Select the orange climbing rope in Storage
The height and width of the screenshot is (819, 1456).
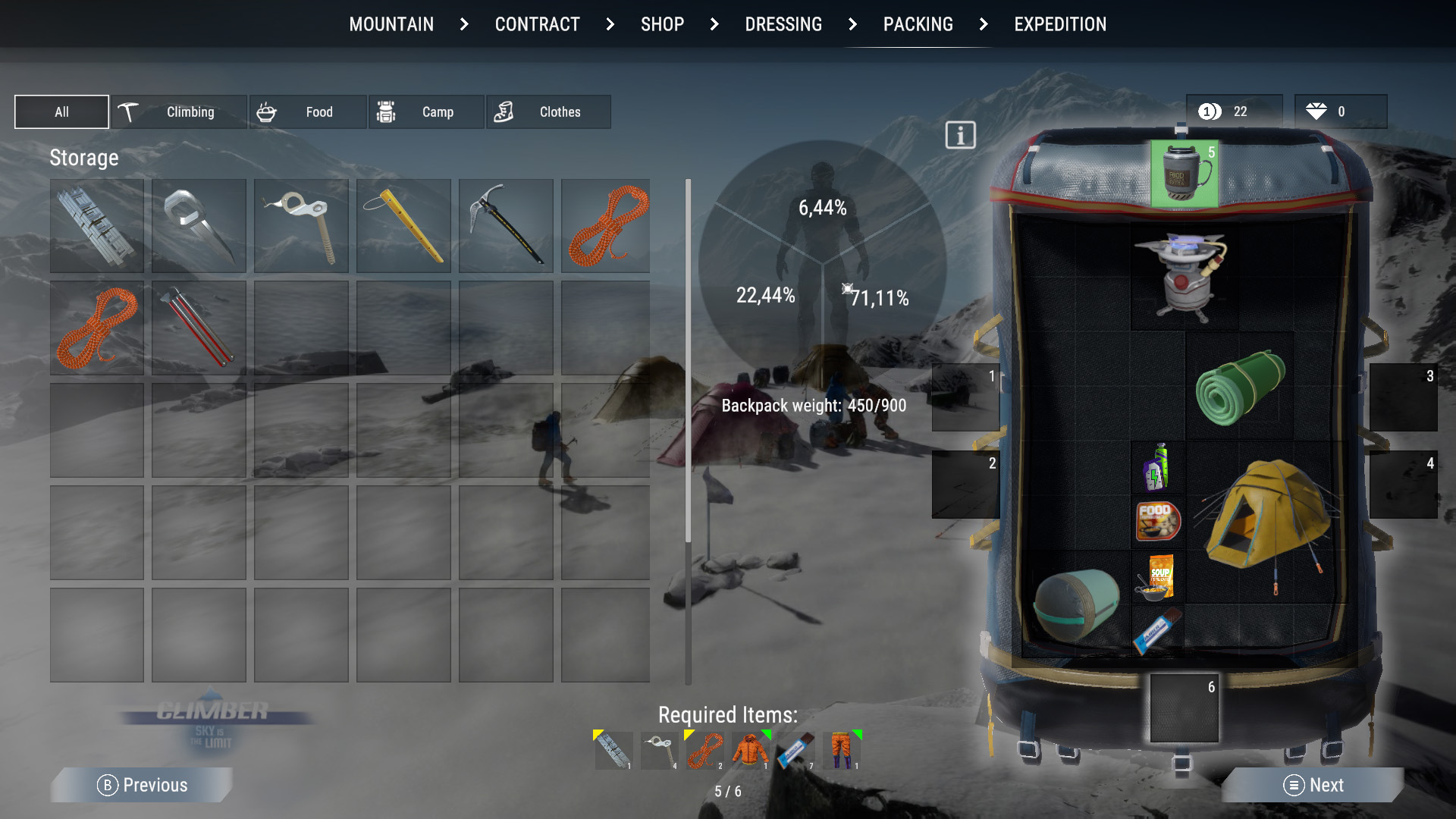(605, 225)
